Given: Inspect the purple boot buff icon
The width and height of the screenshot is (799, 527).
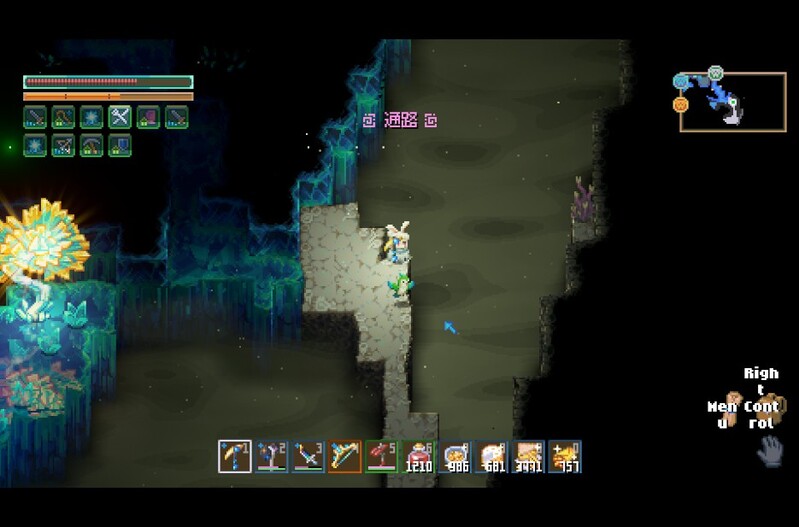Looking at the screenshot, I should (x=148, y=117).
